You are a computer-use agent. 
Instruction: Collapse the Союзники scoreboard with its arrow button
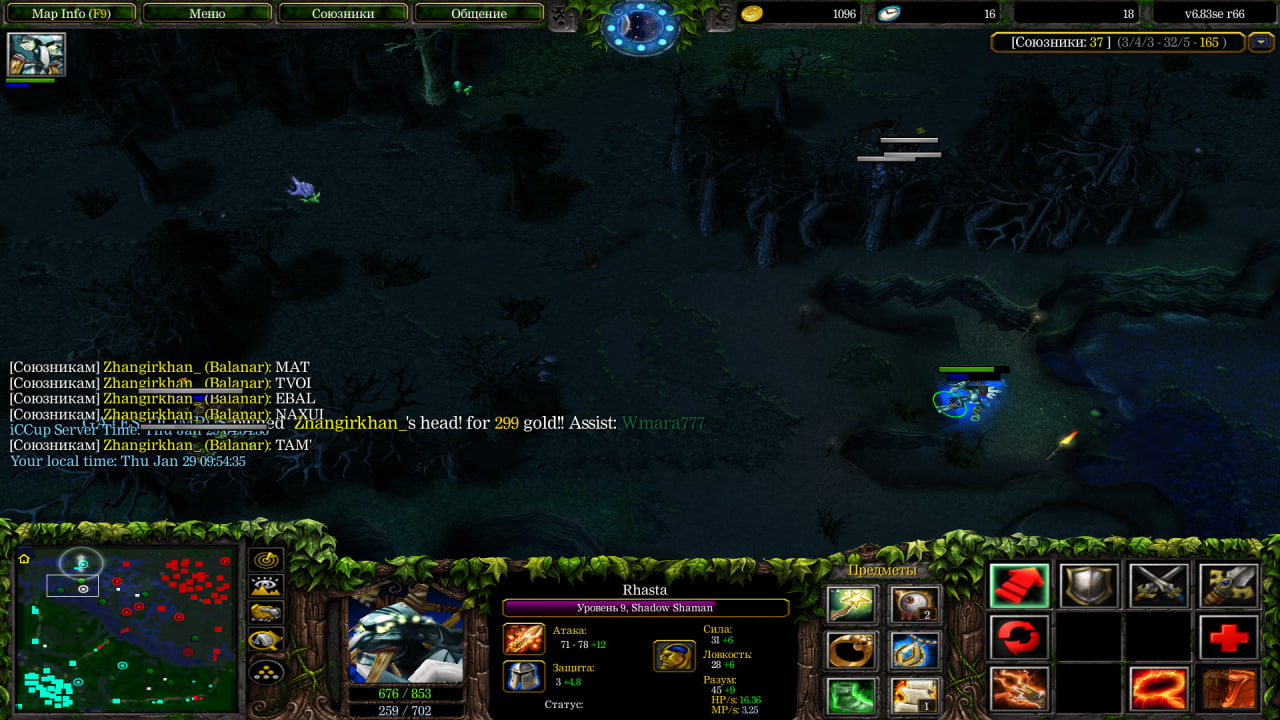click(1260, 42)
